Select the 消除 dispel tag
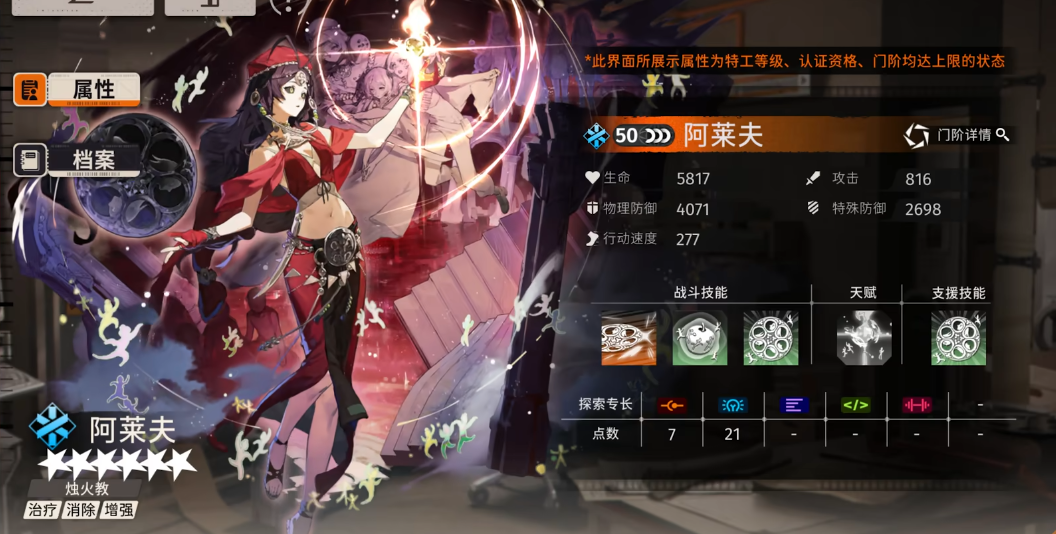The width and height of the screenshot is (1056, 534). [x=81, y=510]
